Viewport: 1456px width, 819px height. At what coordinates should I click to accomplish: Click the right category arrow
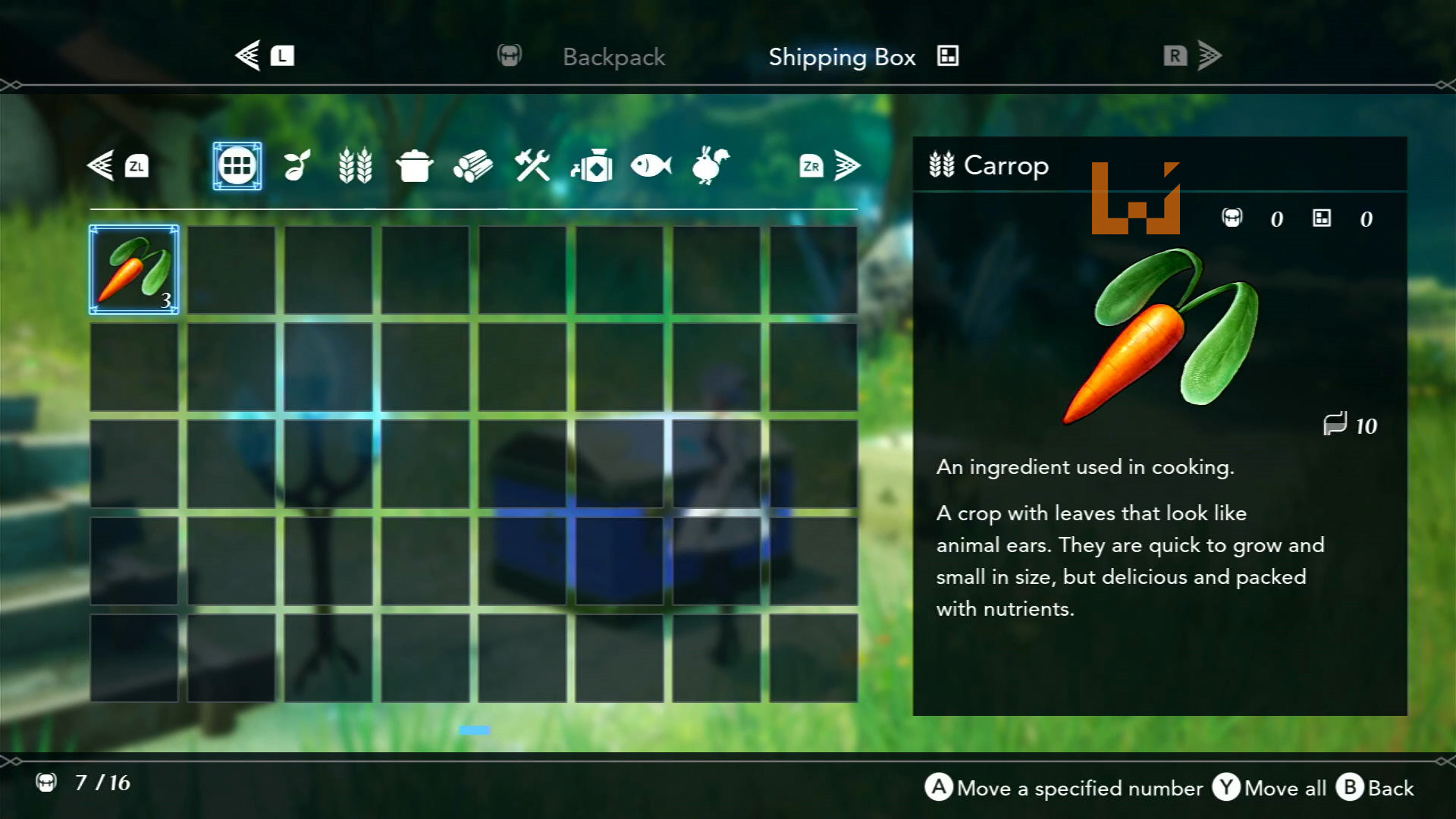coord(846,165)
